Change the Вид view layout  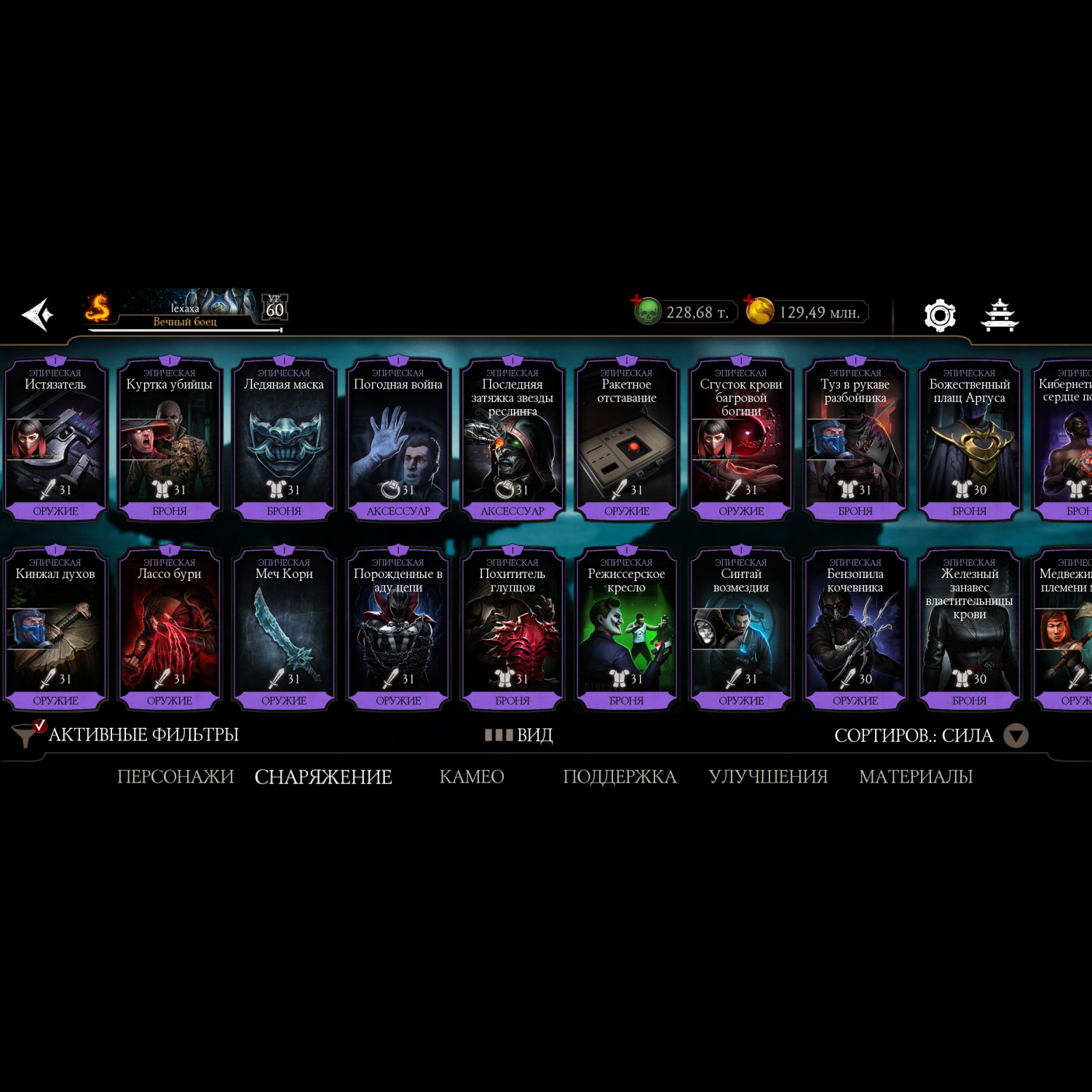pos(520,735)
